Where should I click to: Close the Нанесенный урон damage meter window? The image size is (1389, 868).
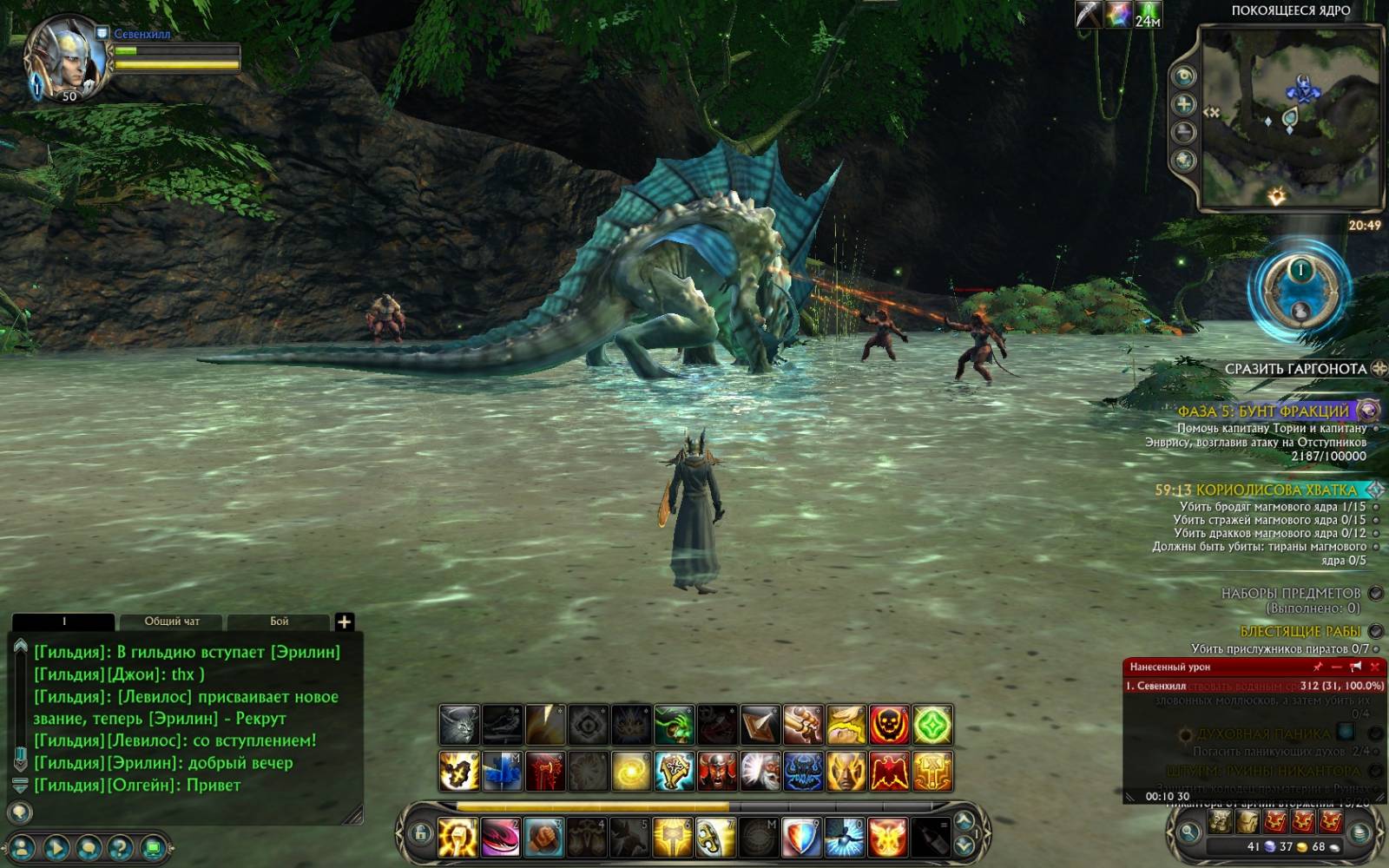(1374, 667)
